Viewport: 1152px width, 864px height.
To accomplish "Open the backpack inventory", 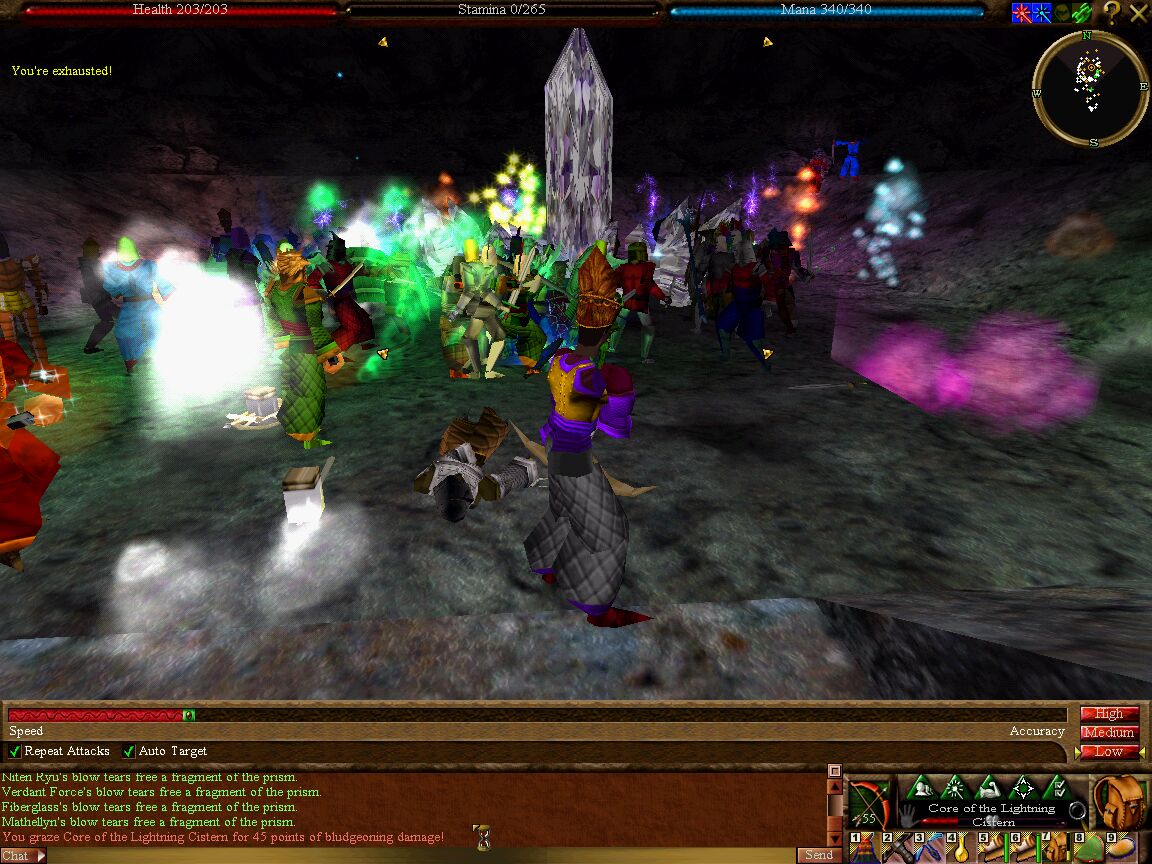I will 1119,801.
